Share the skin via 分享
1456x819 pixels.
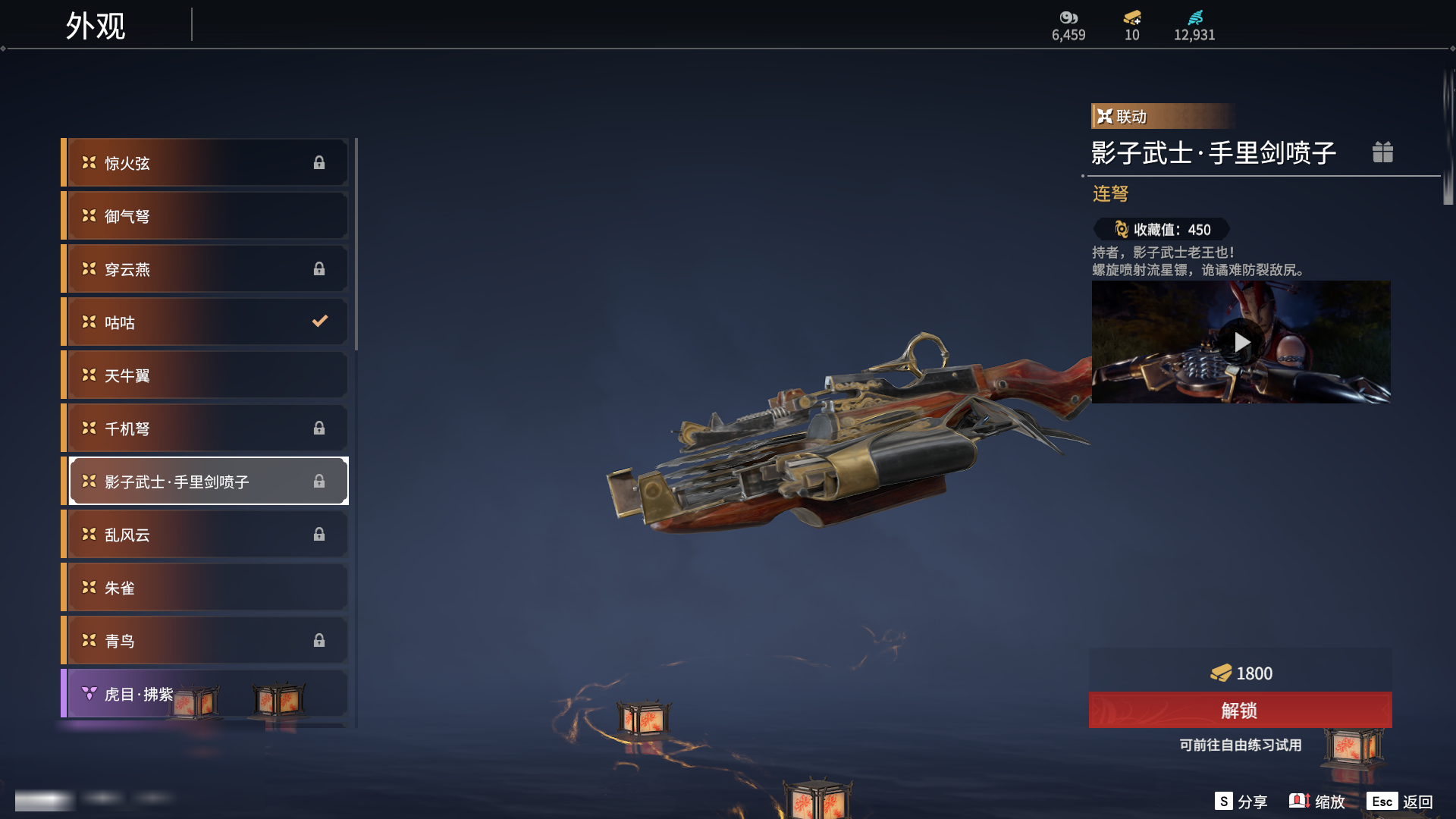(x=1241, y=802)
